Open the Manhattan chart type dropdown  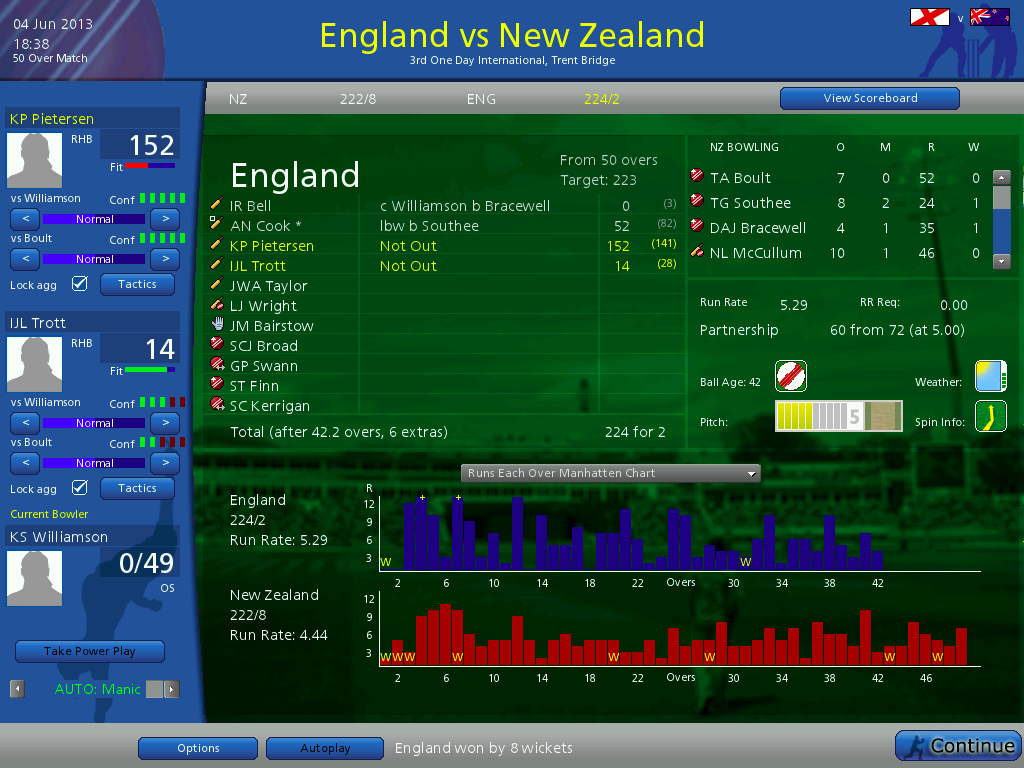point(610,473)
